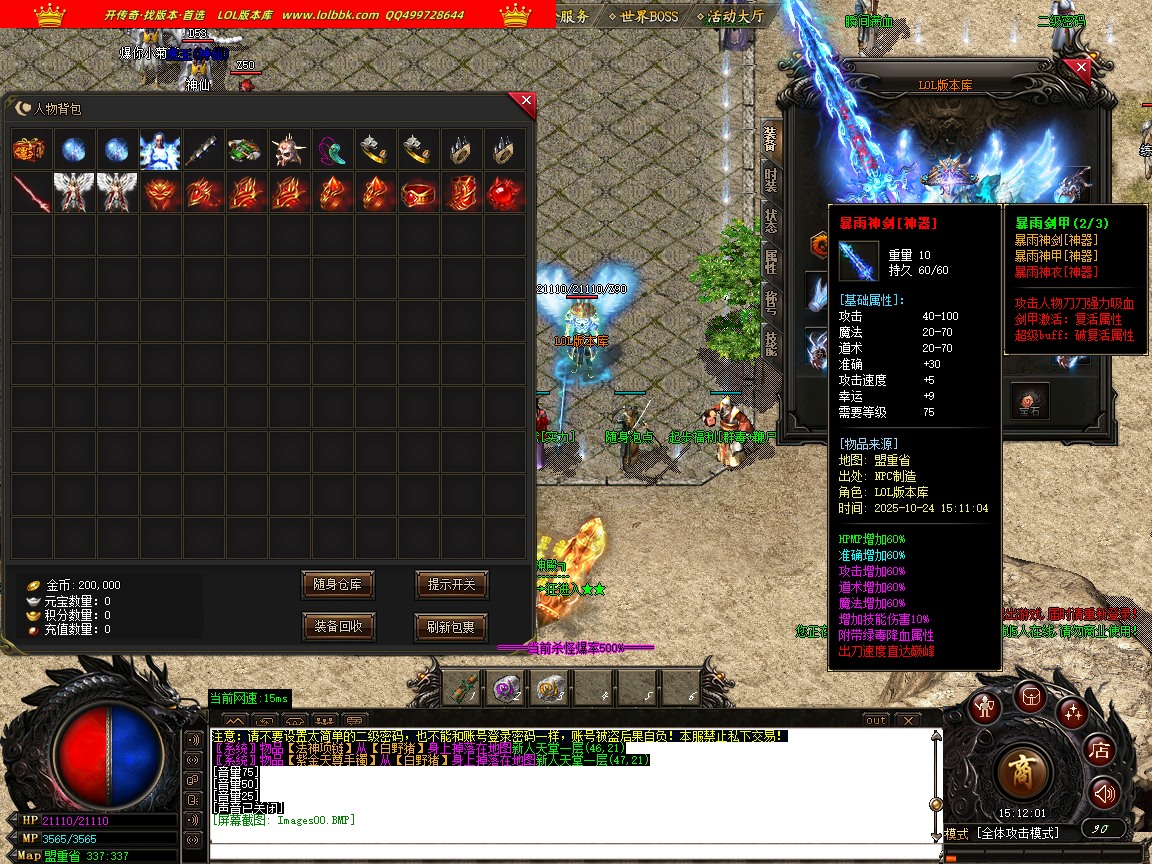This screenshot has width=1152, height=864.
Task: Select the red spear weapon in bag
Action: (x=31, y=193)
